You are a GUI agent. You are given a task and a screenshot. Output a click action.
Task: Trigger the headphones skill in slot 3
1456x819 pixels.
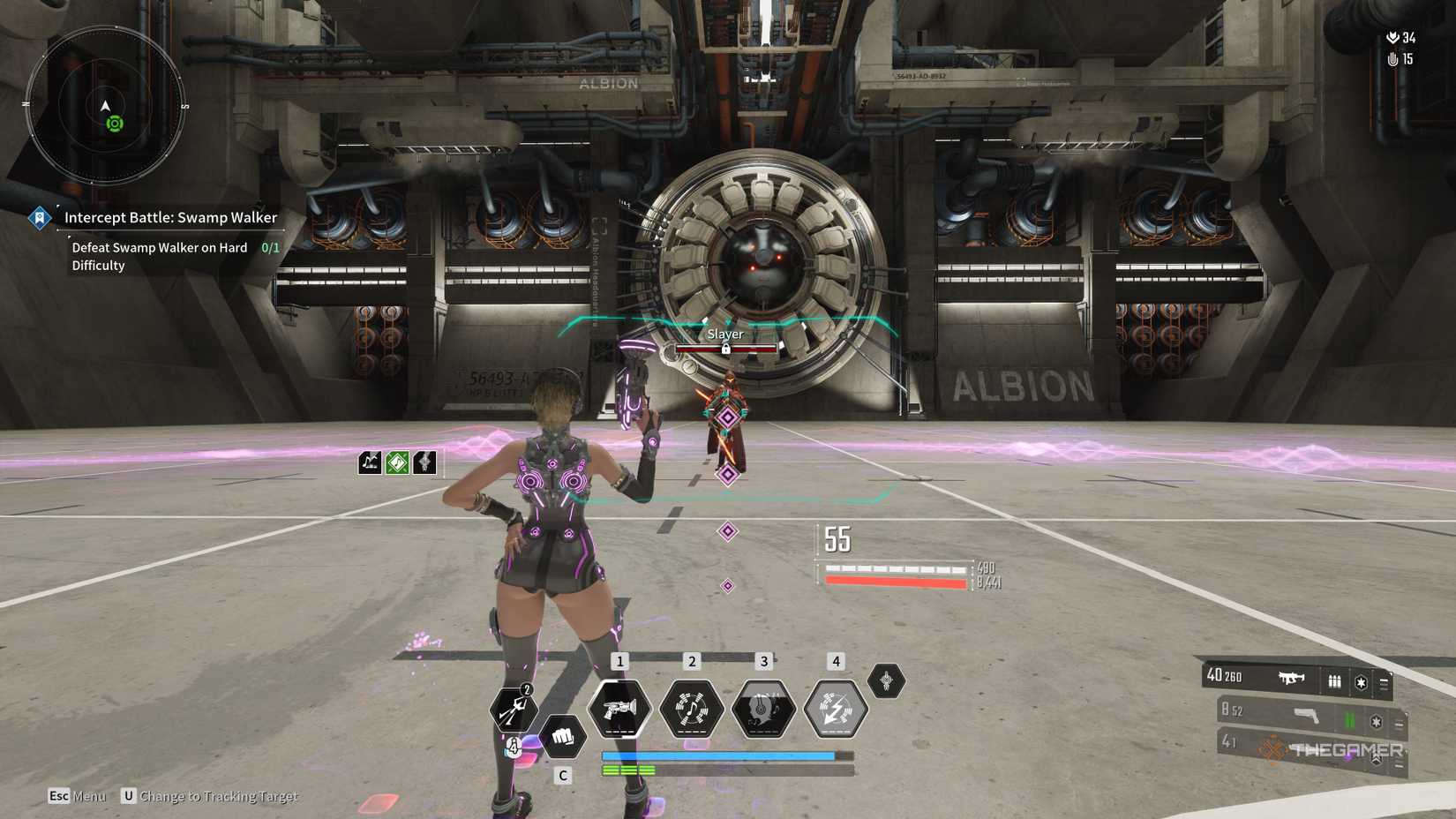(x=762, y=707)
